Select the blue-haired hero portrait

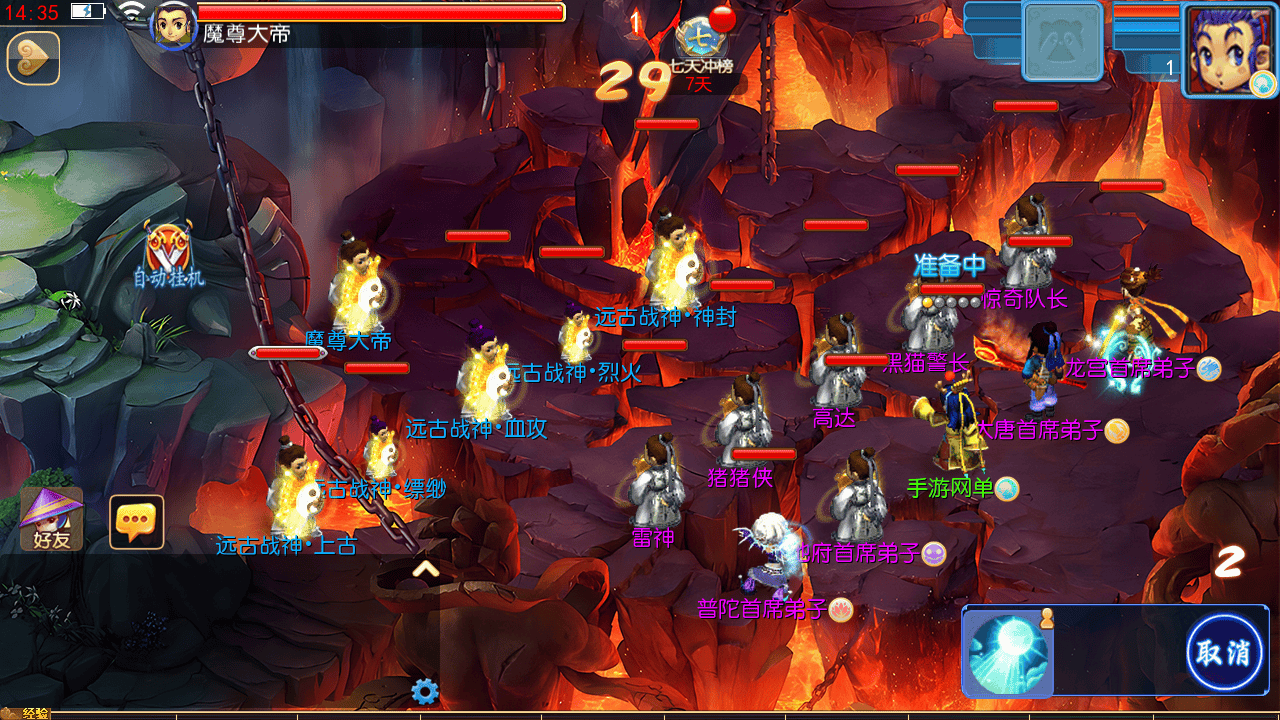tap(1228, 50)
